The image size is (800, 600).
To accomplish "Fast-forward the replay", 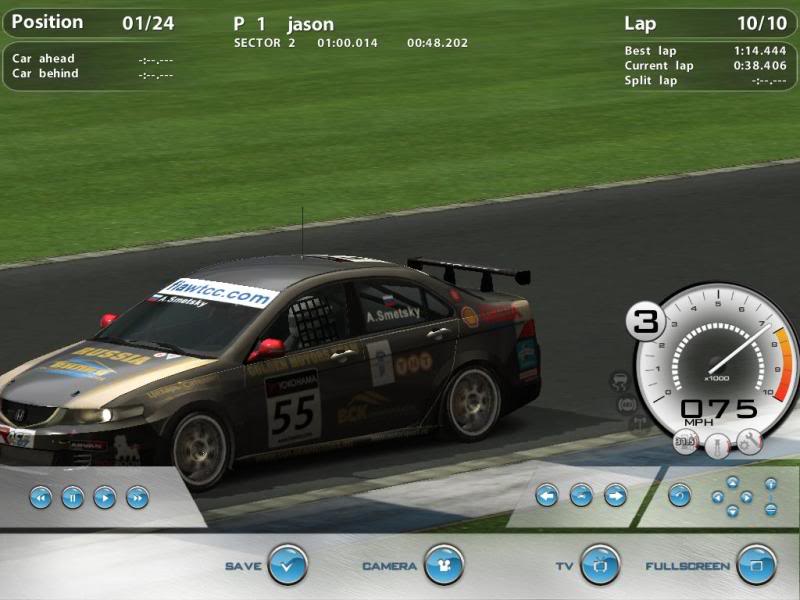I will click(137, 496).
